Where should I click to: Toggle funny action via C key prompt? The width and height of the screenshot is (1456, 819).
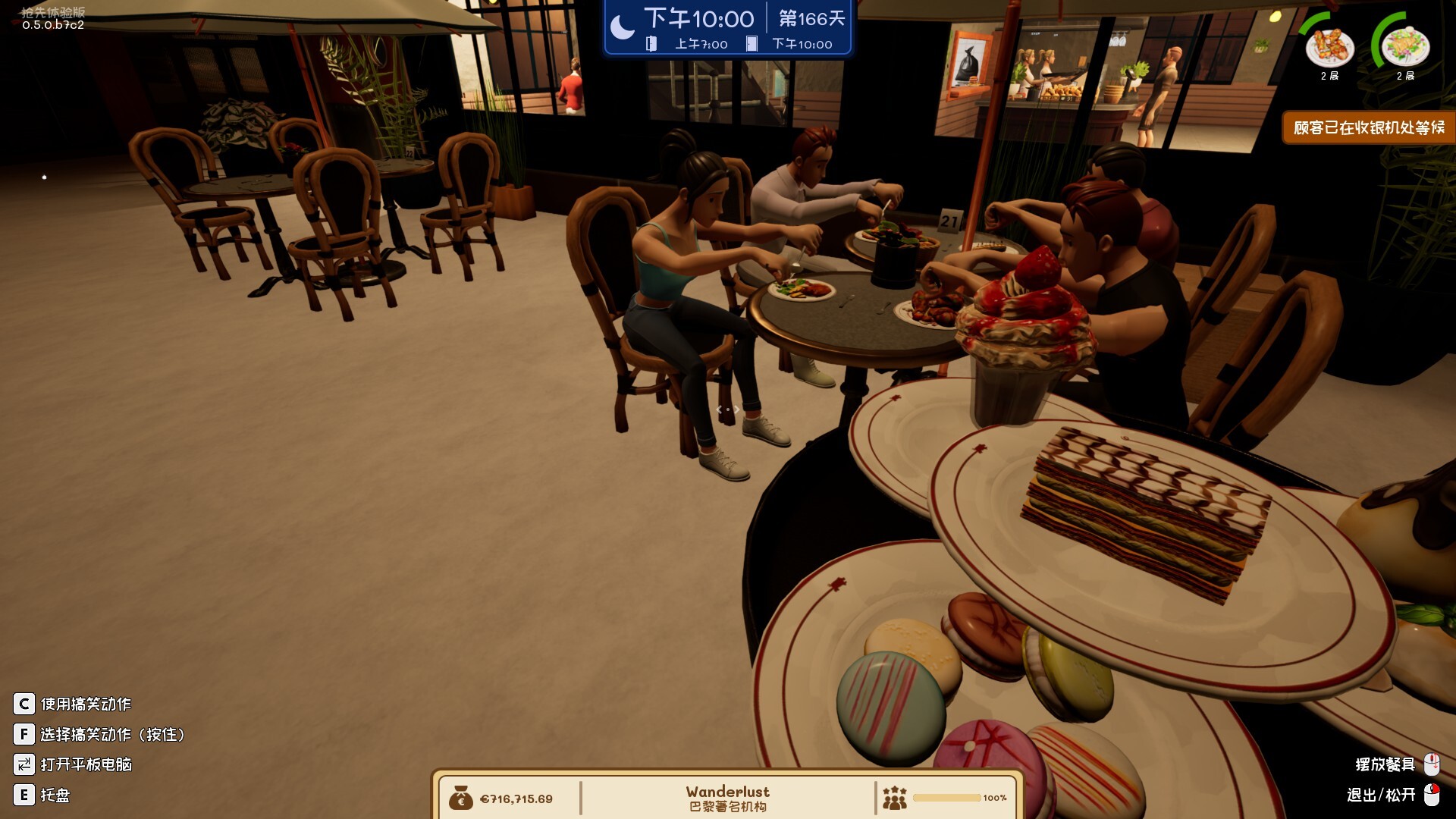coord(25,704)
